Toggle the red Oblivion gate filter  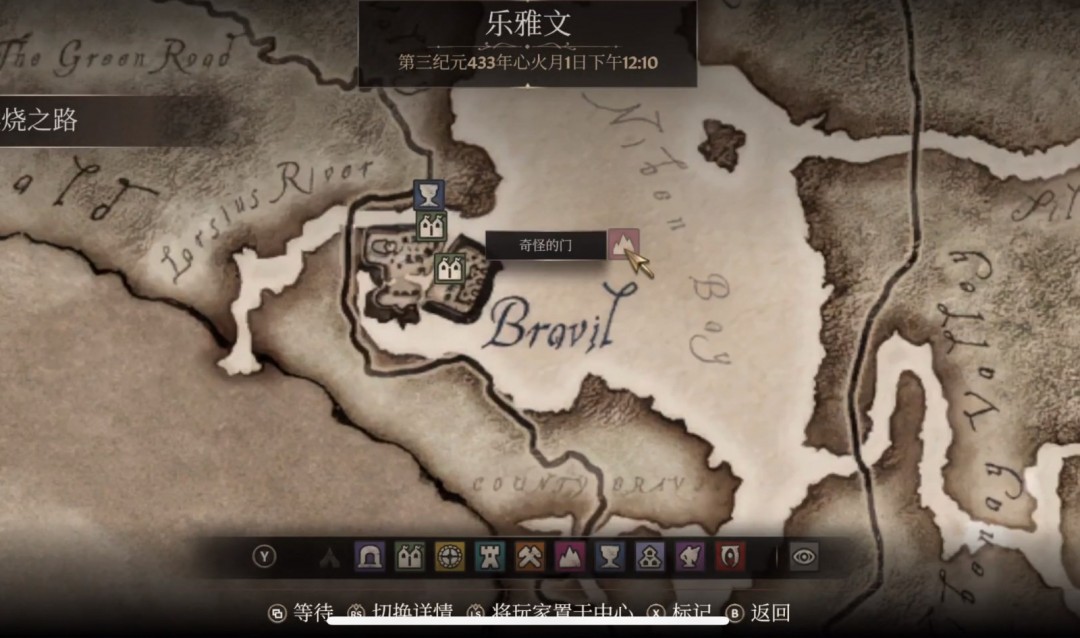(730, 557)
